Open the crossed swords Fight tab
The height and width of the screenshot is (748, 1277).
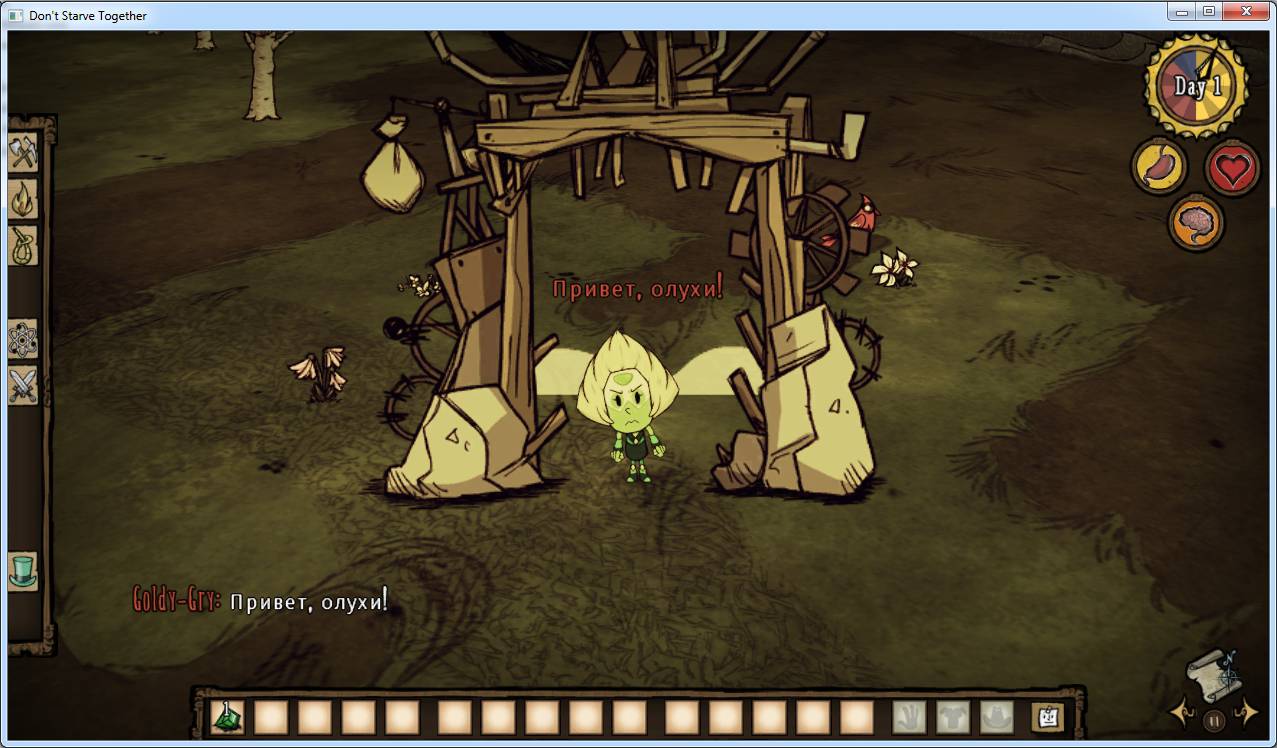pos(23,385)
